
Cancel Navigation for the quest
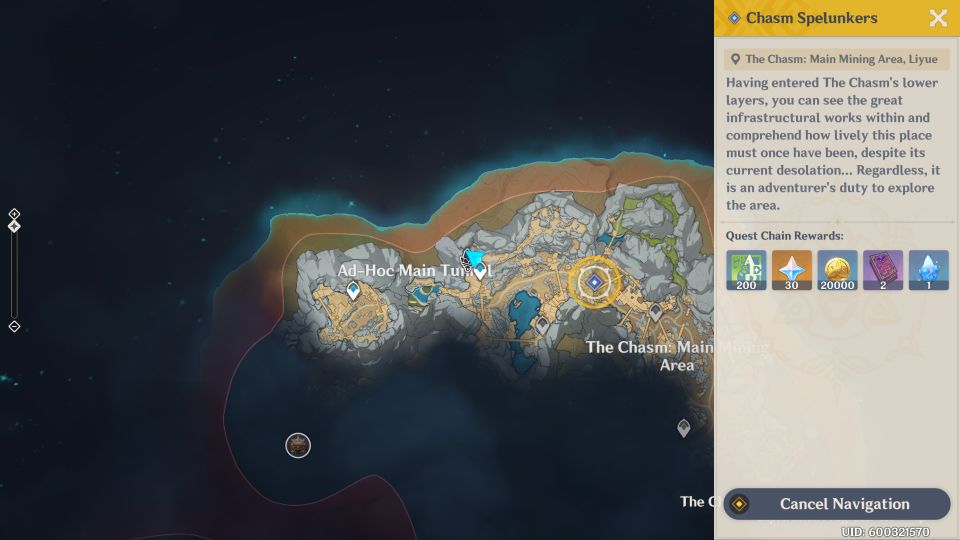point(836,504)
